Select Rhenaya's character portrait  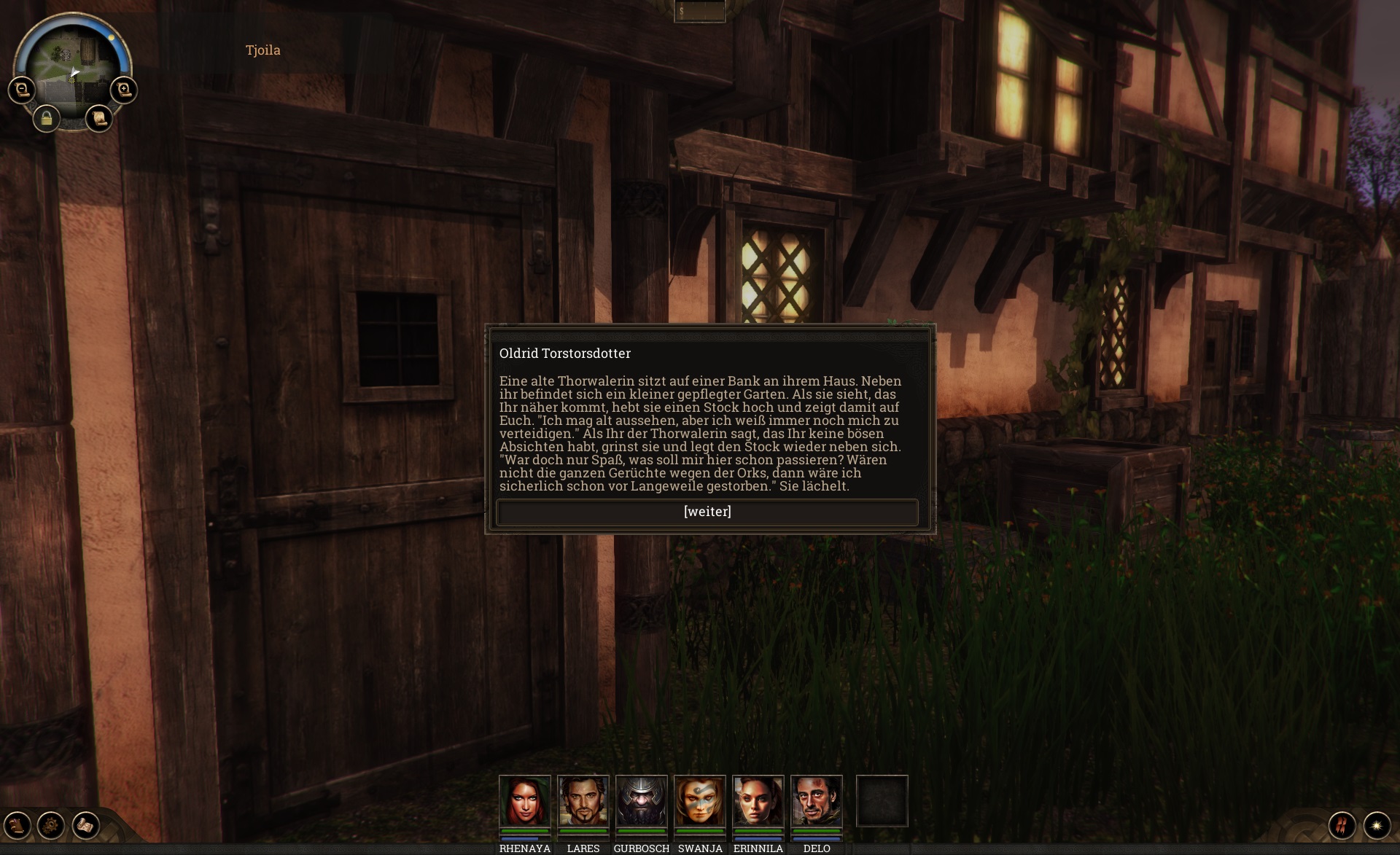[x=525, y=800]
